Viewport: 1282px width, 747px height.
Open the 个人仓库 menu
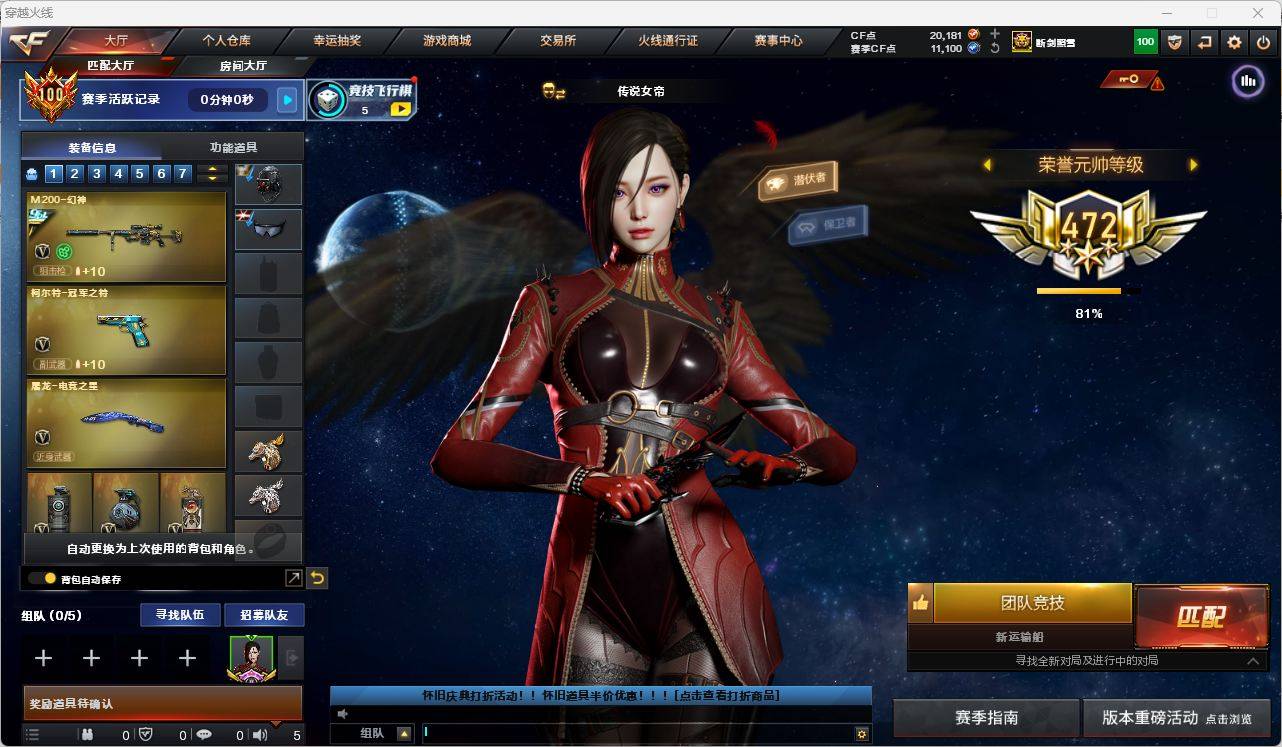[227, 41]
